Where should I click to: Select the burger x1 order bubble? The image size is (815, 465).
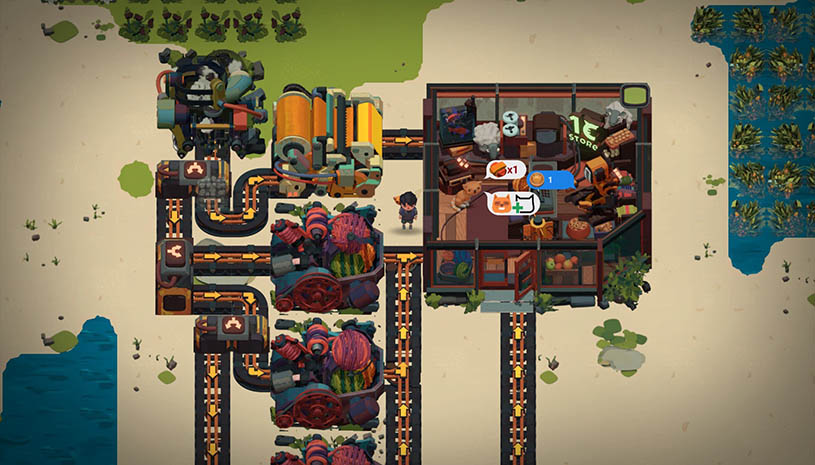(x=505, y=169)
